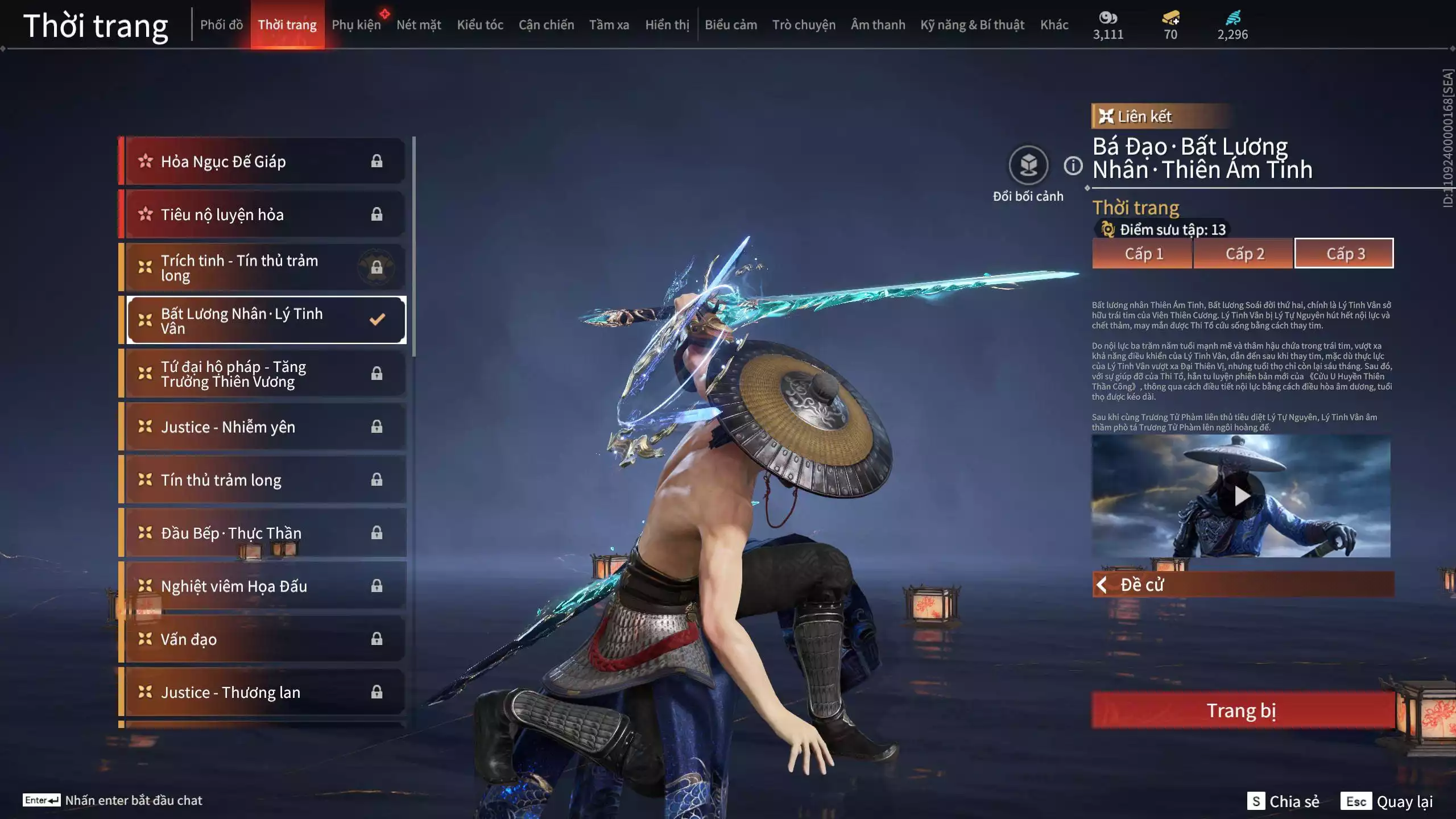Image resolution: width=1456 pixels, height=819 pixels.
Task: Open the Biểu cảm tab
Action: [731, 25]
